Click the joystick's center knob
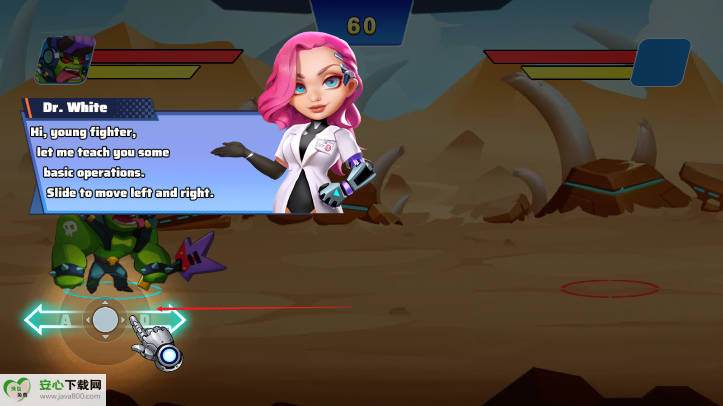 click(105, 320)
